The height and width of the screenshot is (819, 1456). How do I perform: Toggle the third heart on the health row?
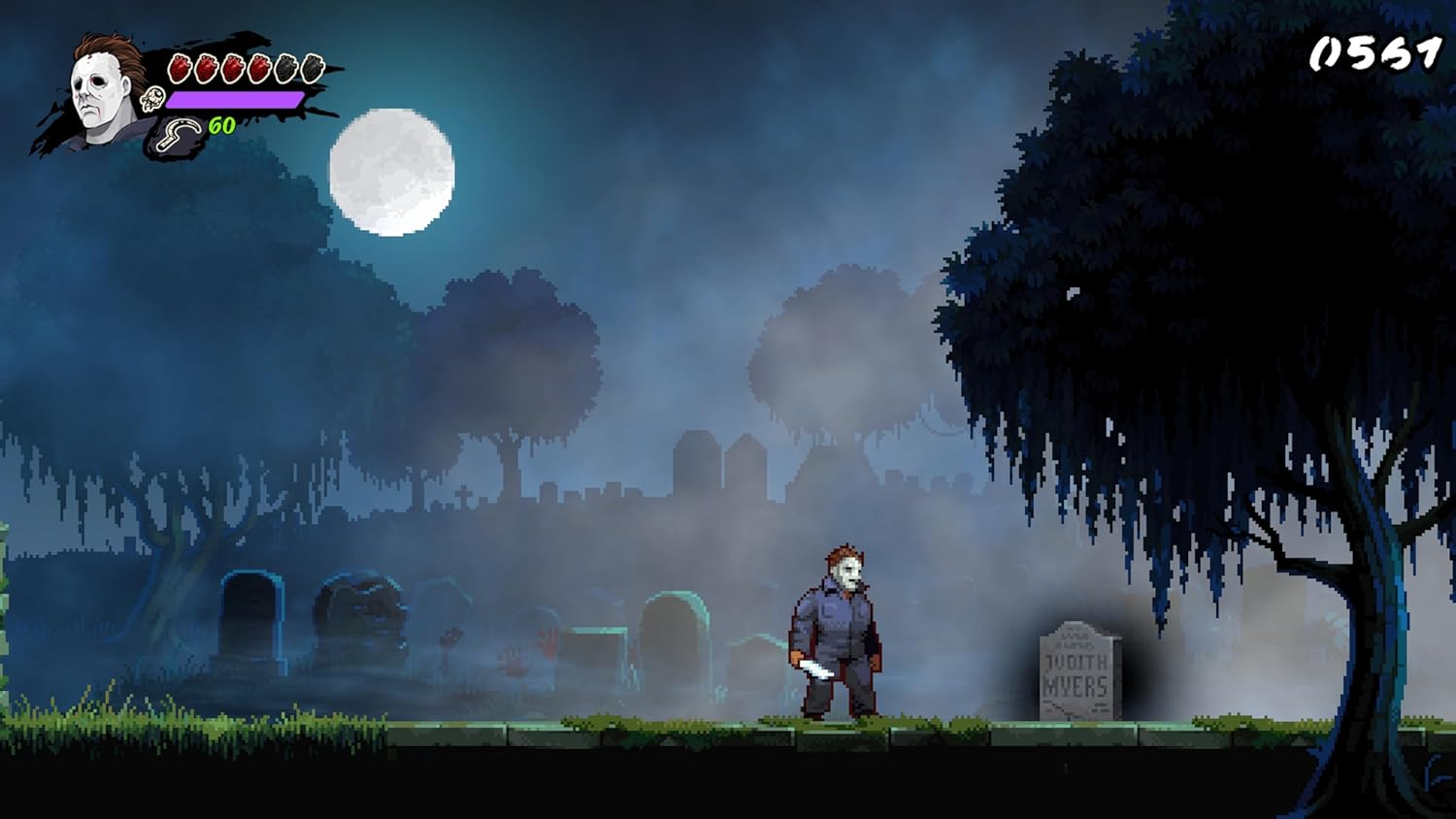pyautogui.click(x=232, y=66)
